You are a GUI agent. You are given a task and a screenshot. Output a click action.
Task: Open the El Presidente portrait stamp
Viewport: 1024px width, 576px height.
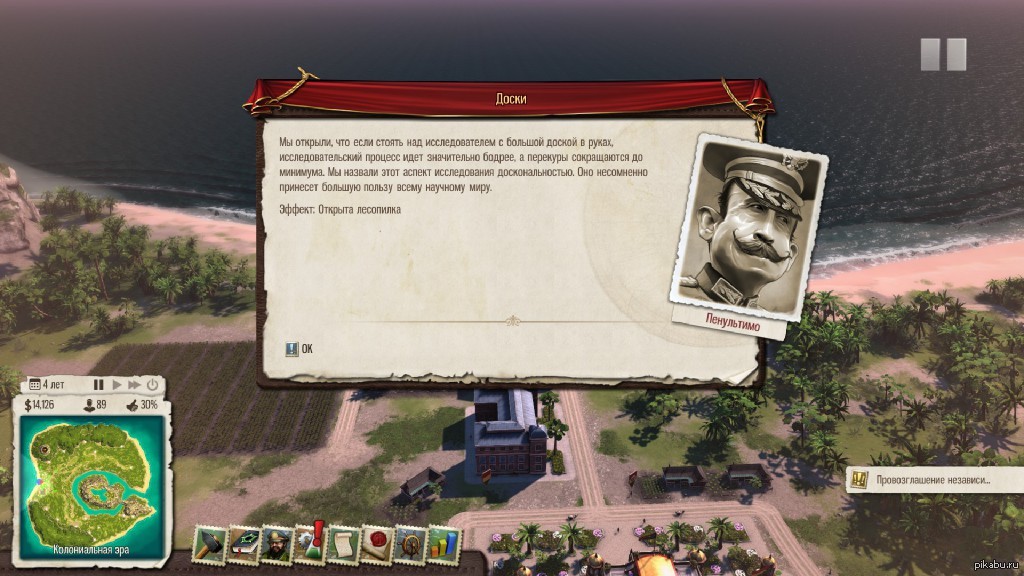[x=276, y=542]
